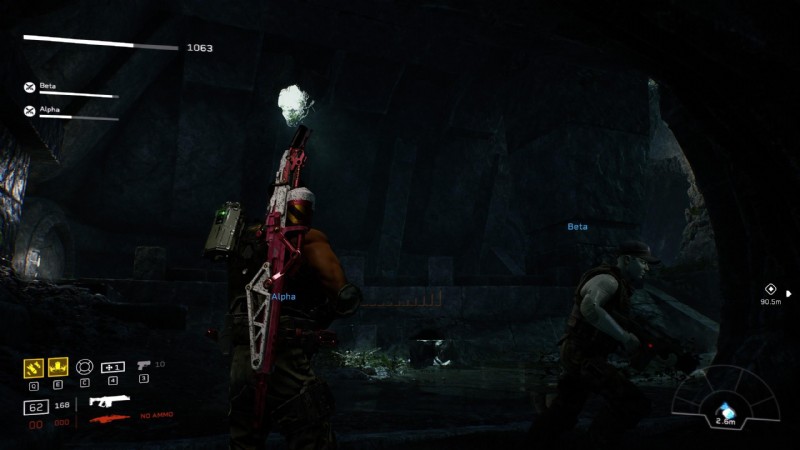Activate the yellow sentry turret ability
The height and width of the screenshot is (450, 800).
[x=57, y=367]
